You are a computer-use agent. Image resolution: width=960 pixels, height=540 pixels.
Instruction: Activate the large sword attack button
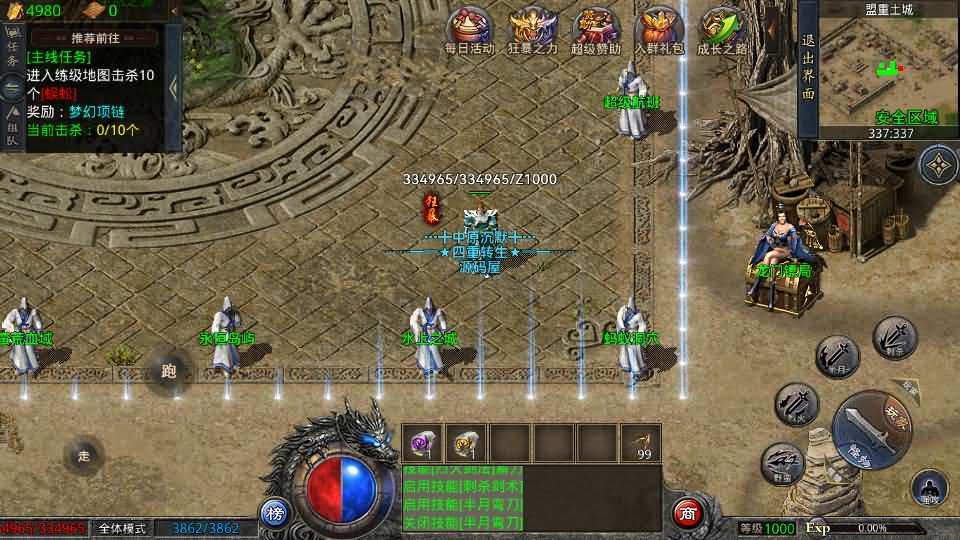[x=870, y=430]
